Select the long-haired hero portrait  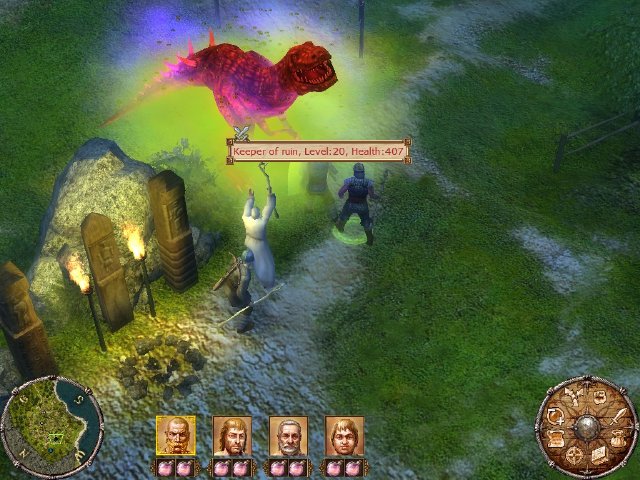[232, 436]
